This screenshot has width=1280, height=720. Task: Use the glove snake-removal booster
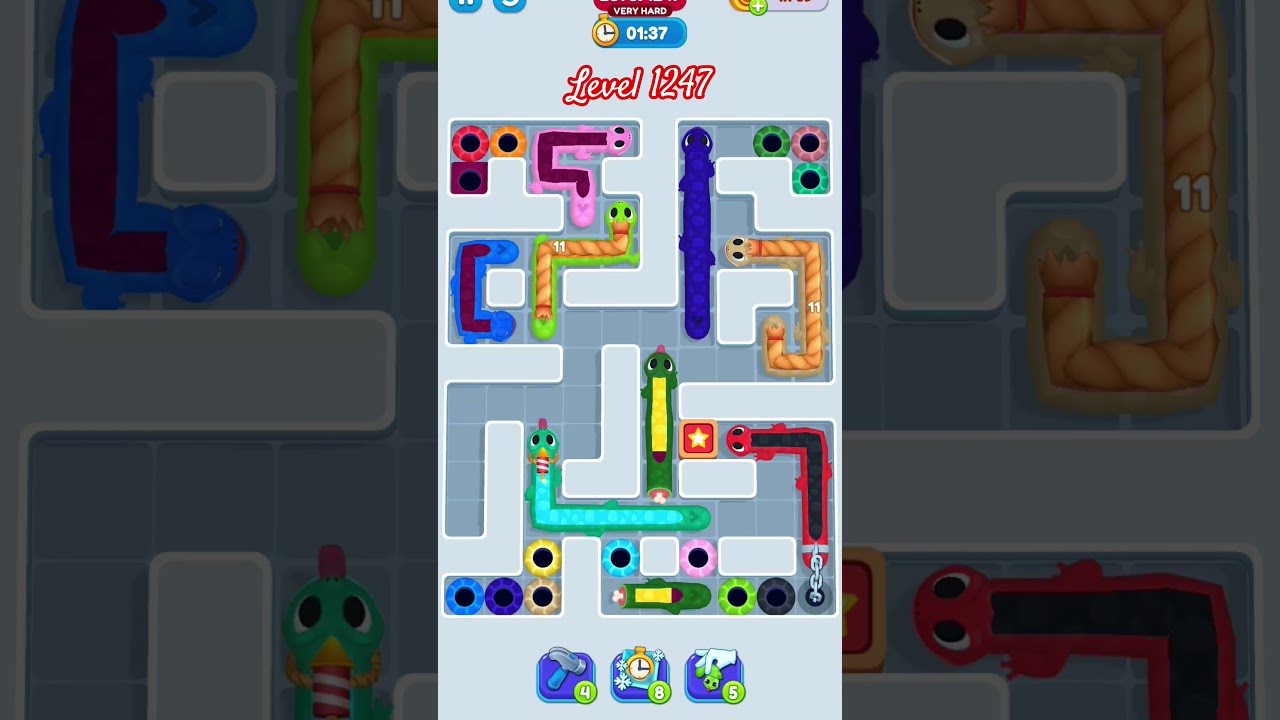point(713,672)
